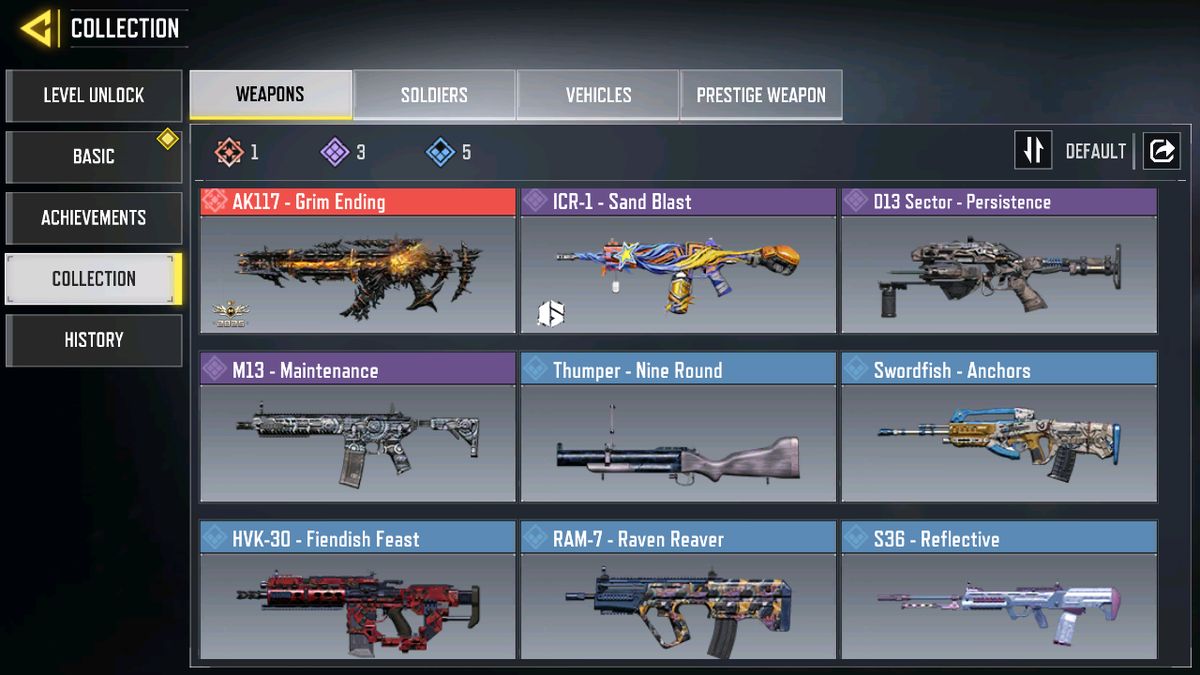The width and height of the screenshot is (1200, 675).
Task: Select the Basic menu entry
Action: pos(94,157)
